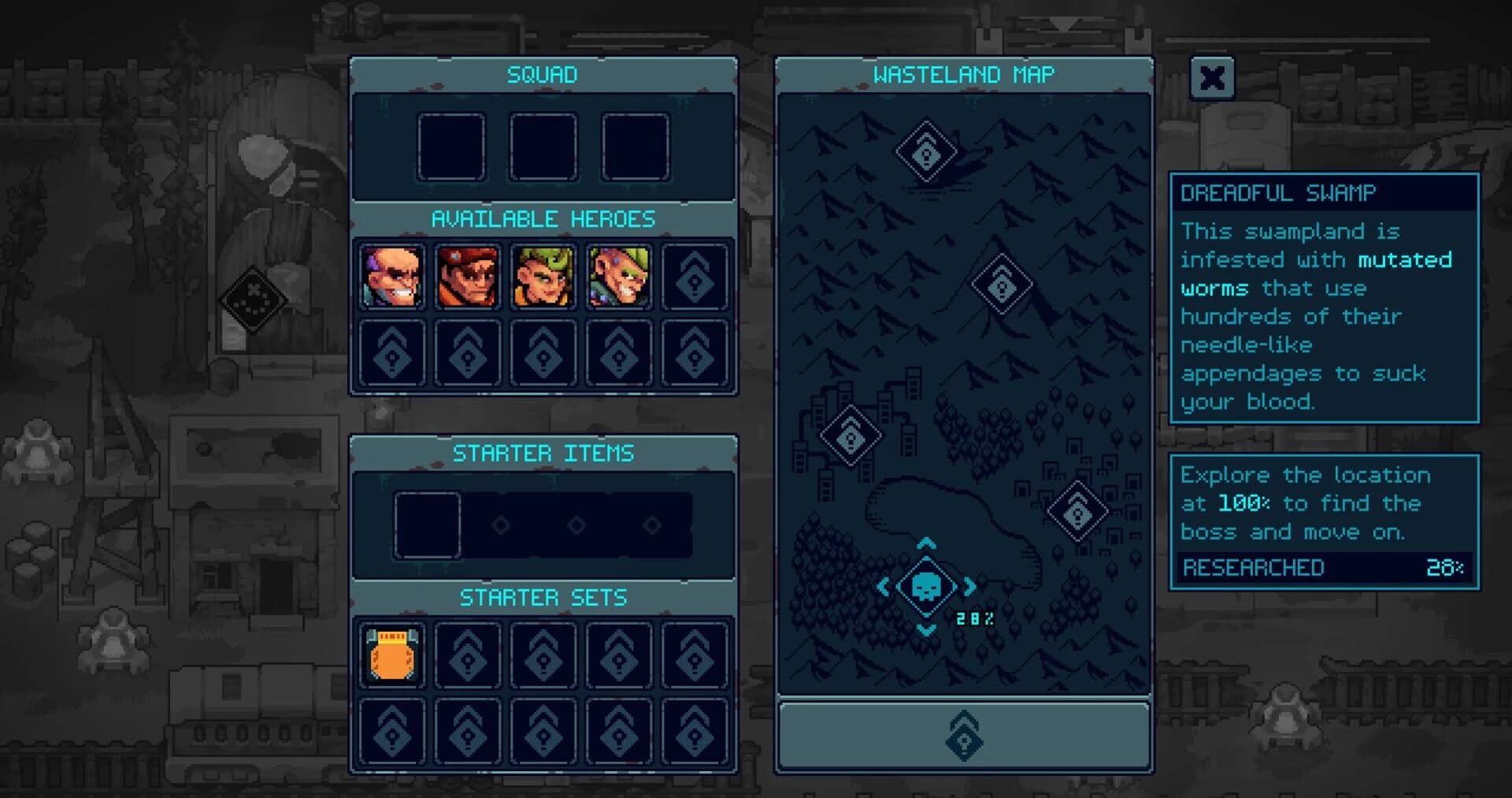
Task: Select the orange starter set item
Action: (x=391, y=655)
